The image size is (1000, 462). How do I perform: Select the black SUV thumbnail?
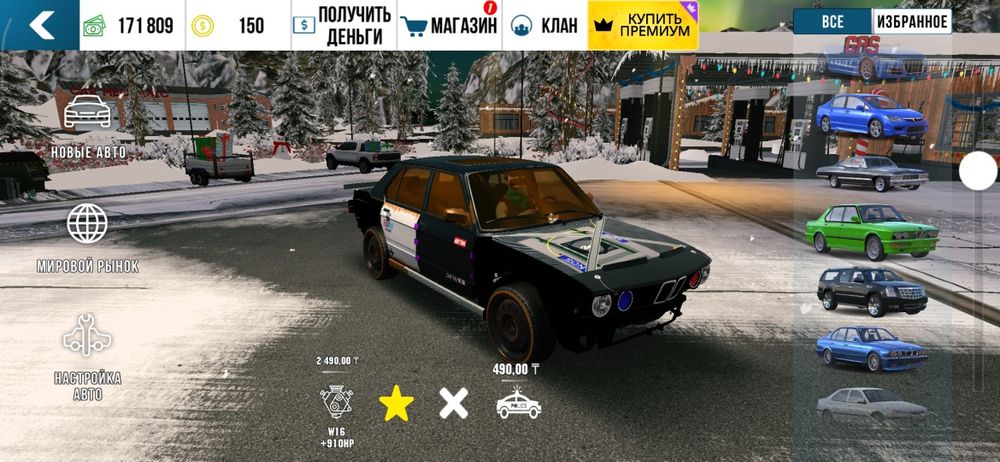tap(872, 290)
